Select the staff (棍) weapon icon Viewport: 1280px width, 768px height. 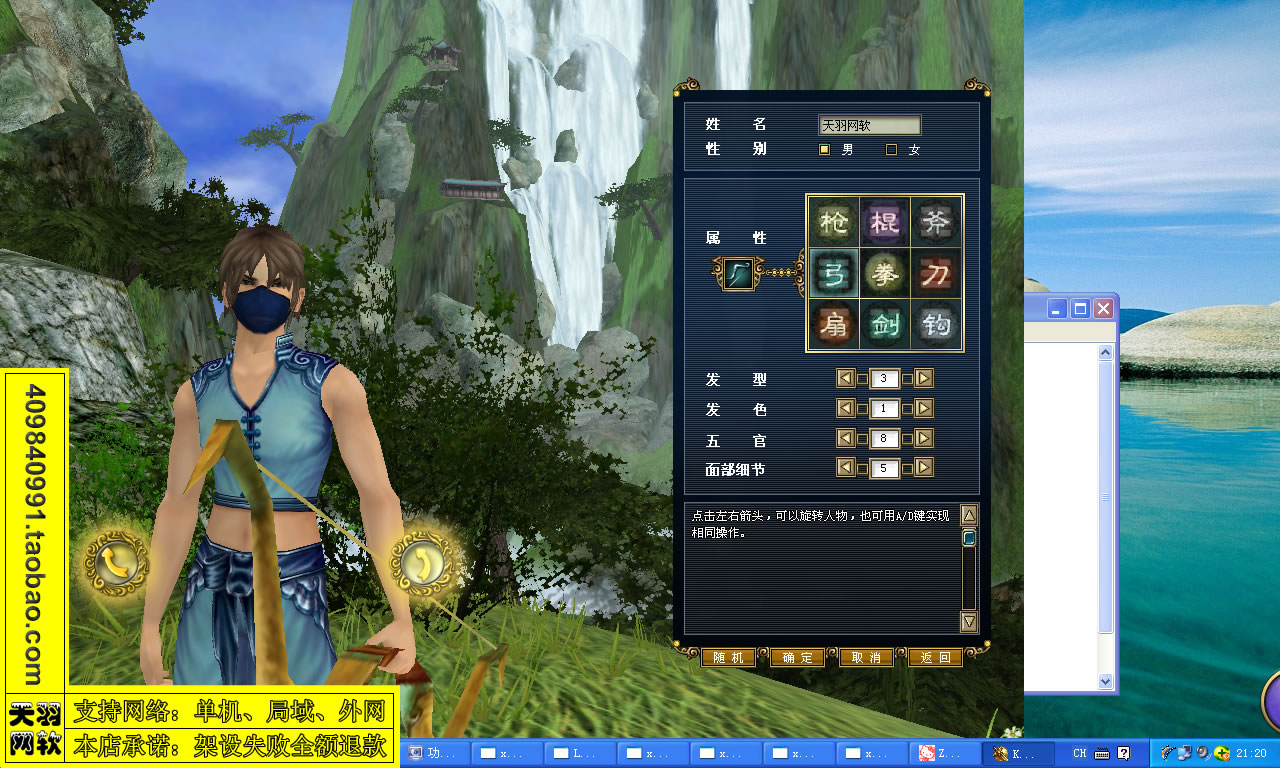click(x=885, y=222)
